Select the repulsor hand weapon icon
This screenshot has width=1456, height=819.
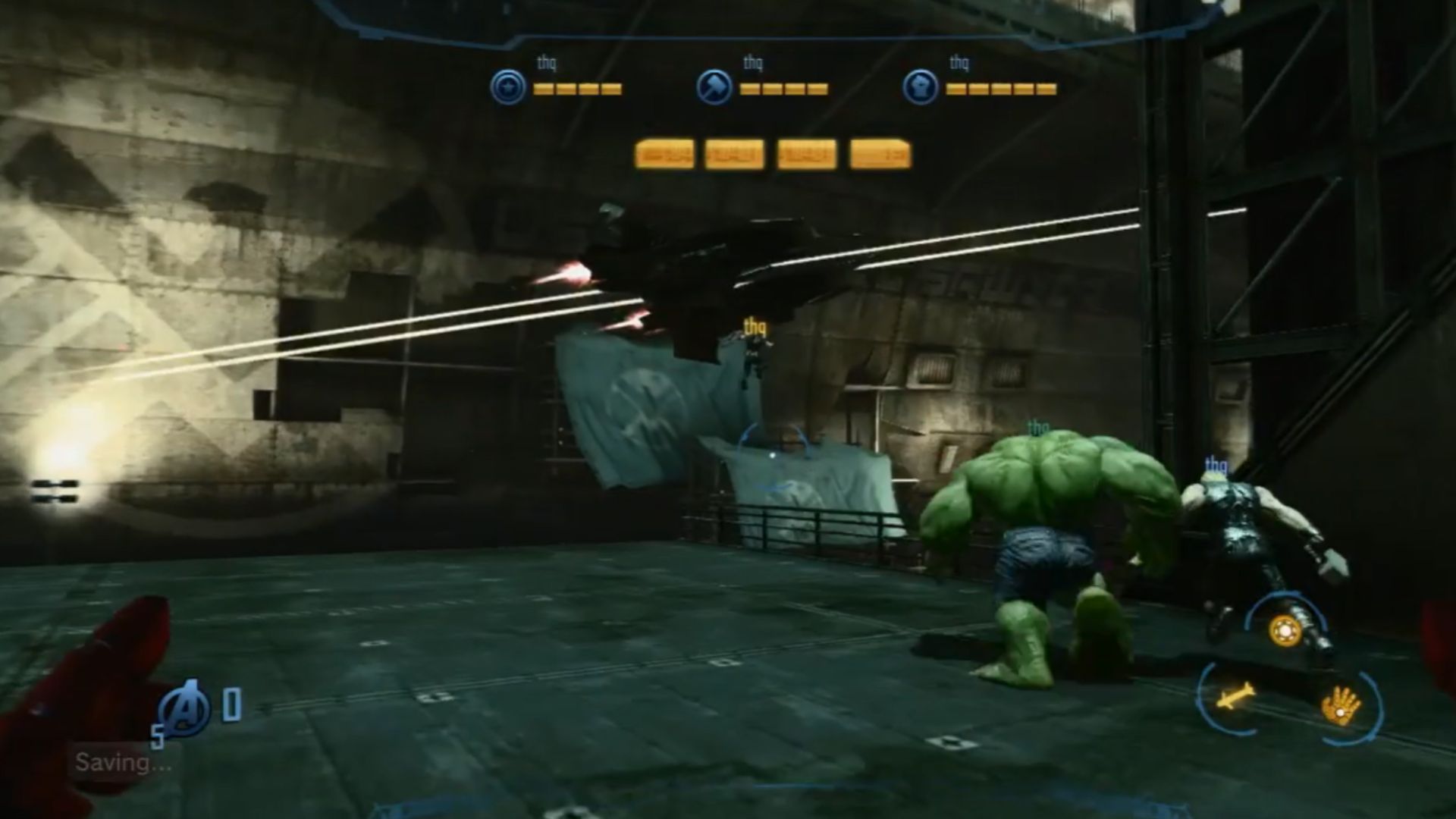pyautogui.click(x=1341, y=705)
